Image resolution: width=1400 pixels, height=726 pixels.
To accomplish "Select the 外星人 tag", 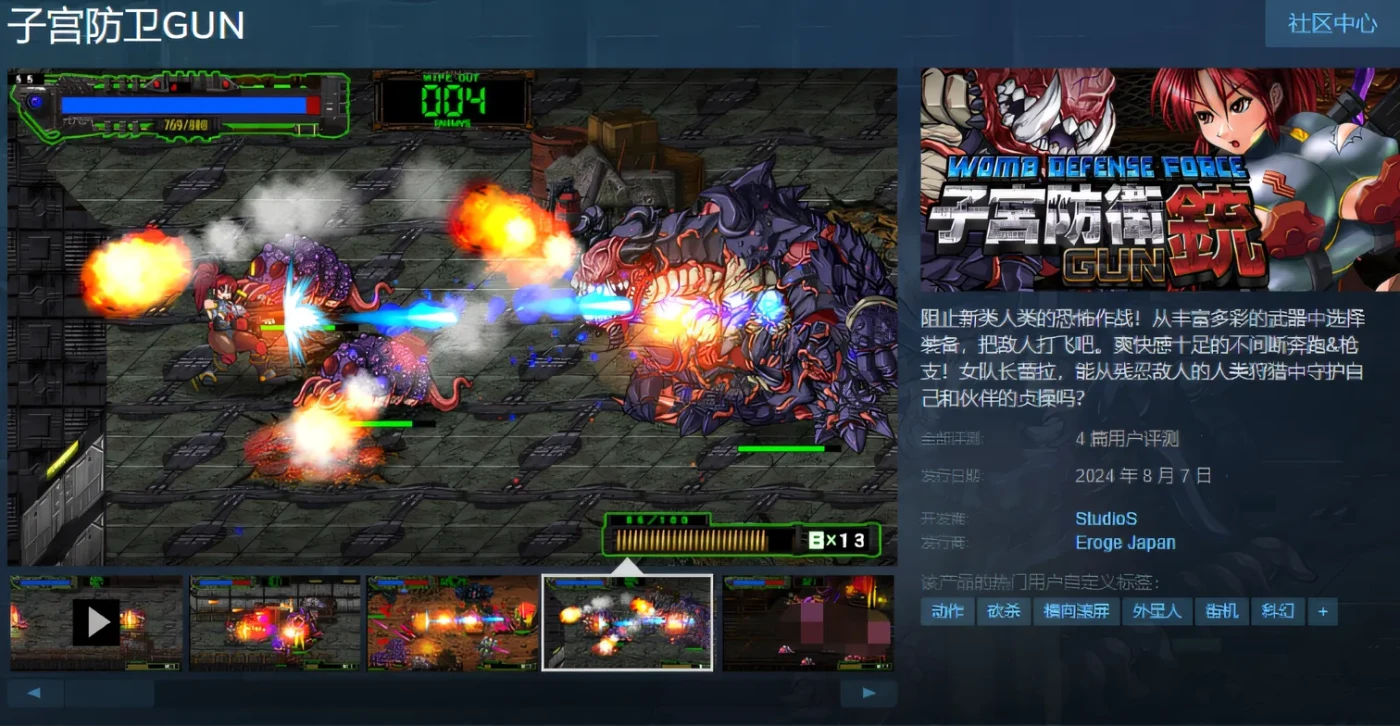I will pyautogui.click(x=1157, y=611).
